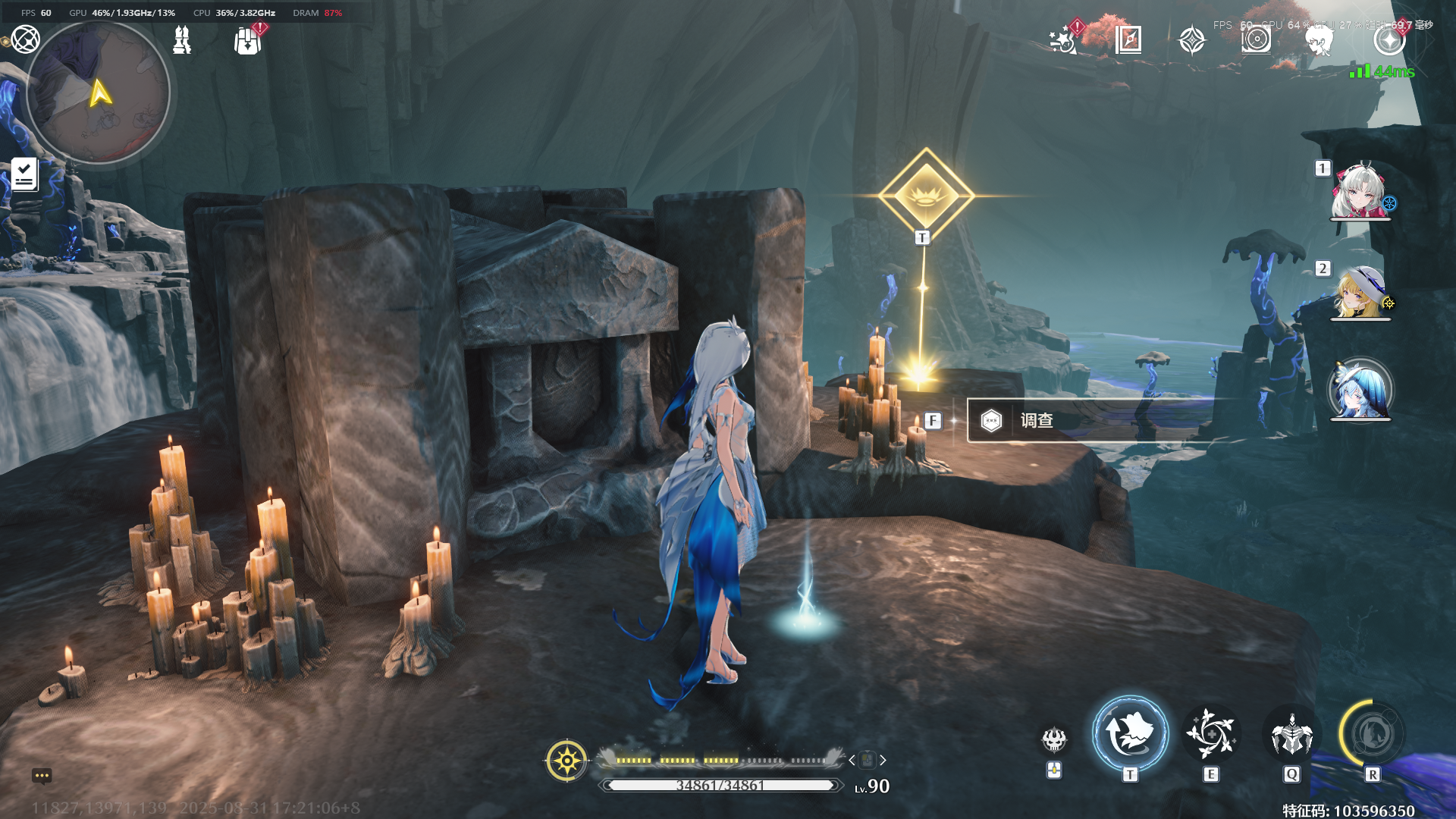This screenshot has width=1456, height=819.
Task: Activate the resonance liberation ultimate icon
Action: (1372, 733)
